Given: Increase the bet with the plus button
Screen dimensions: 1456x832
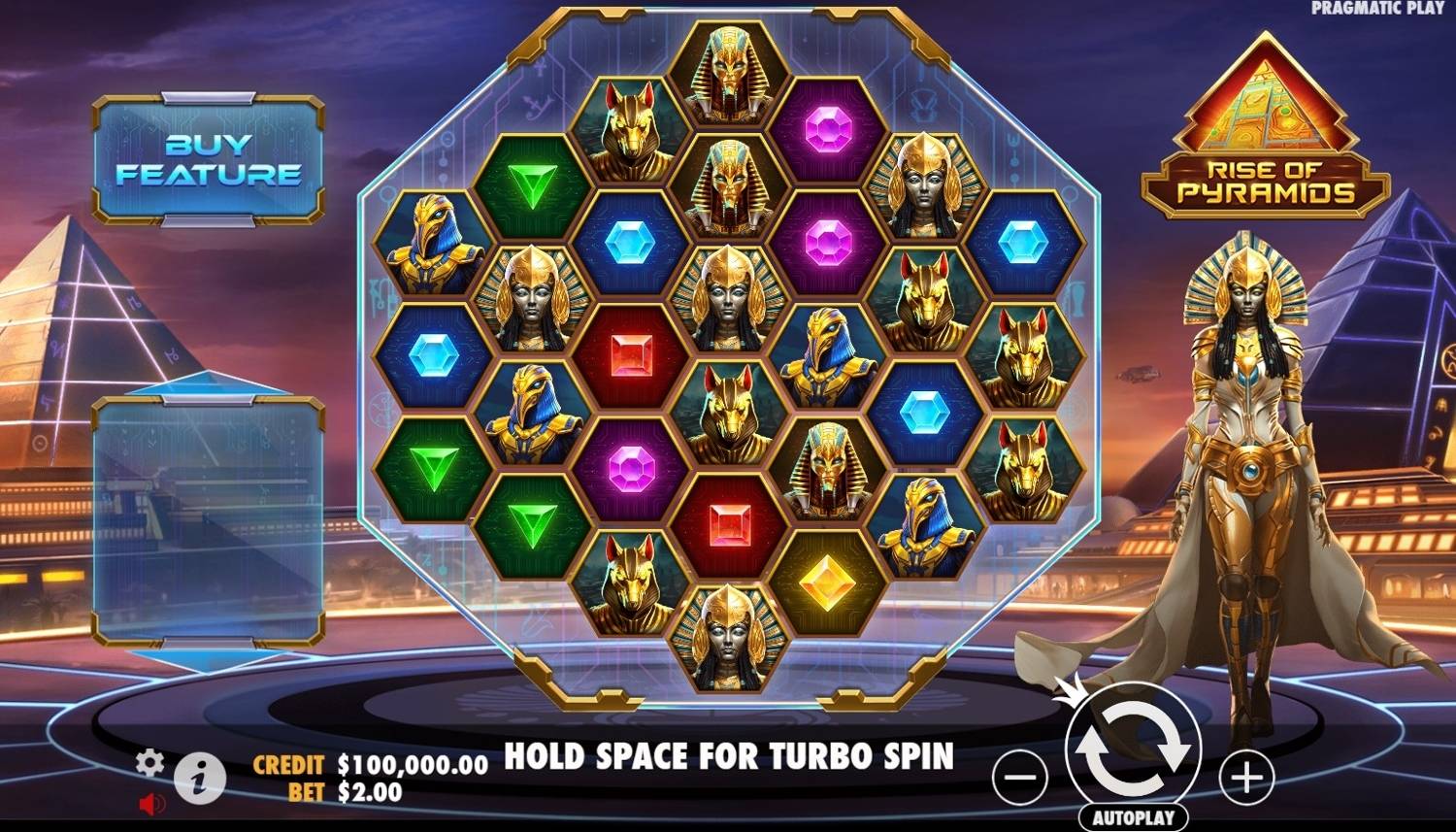Looking at the screenshot, I should [1247, 777].
